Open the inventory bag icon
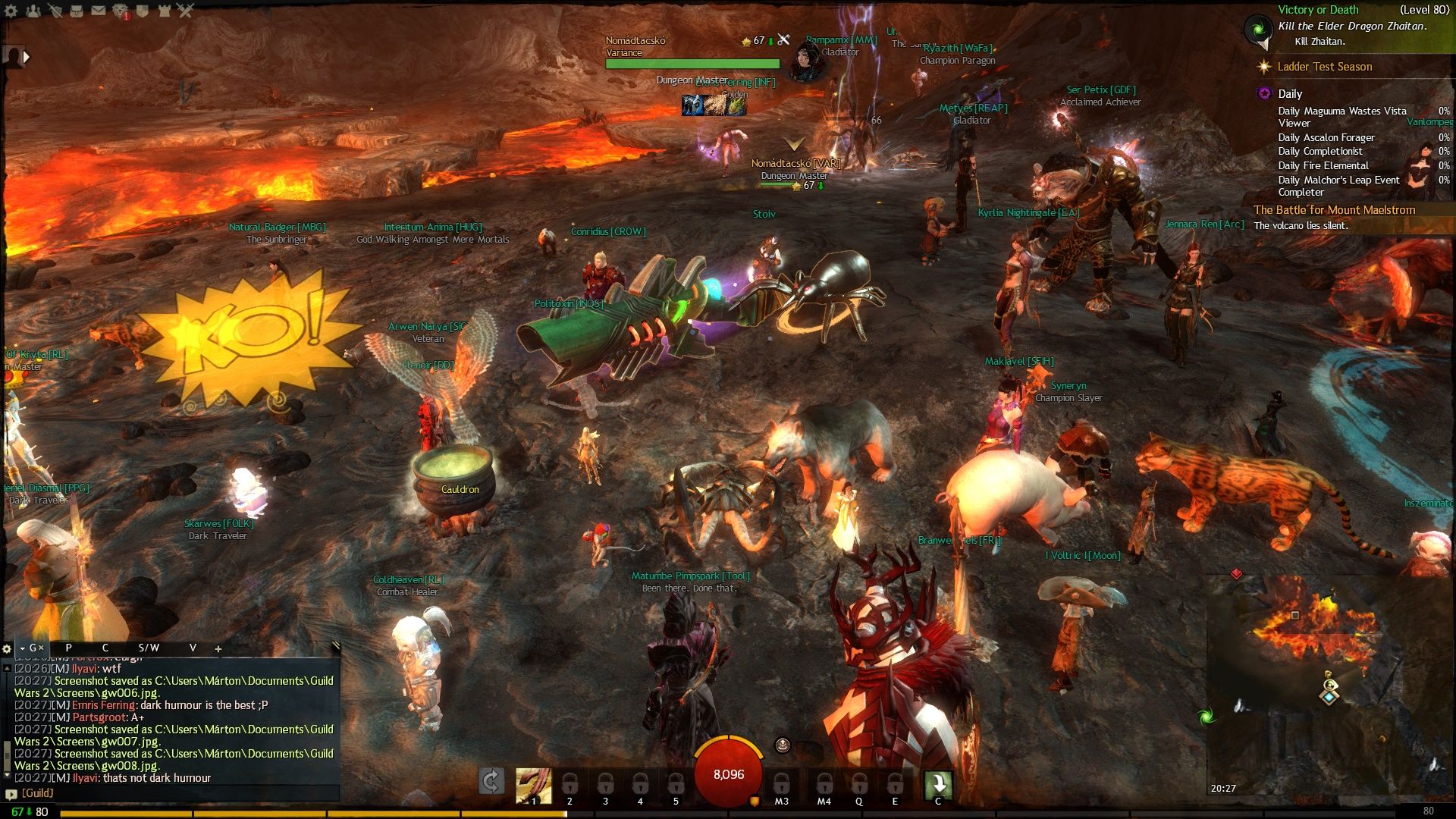Screen dimensions: 1456x819 (x=77, y=11)
